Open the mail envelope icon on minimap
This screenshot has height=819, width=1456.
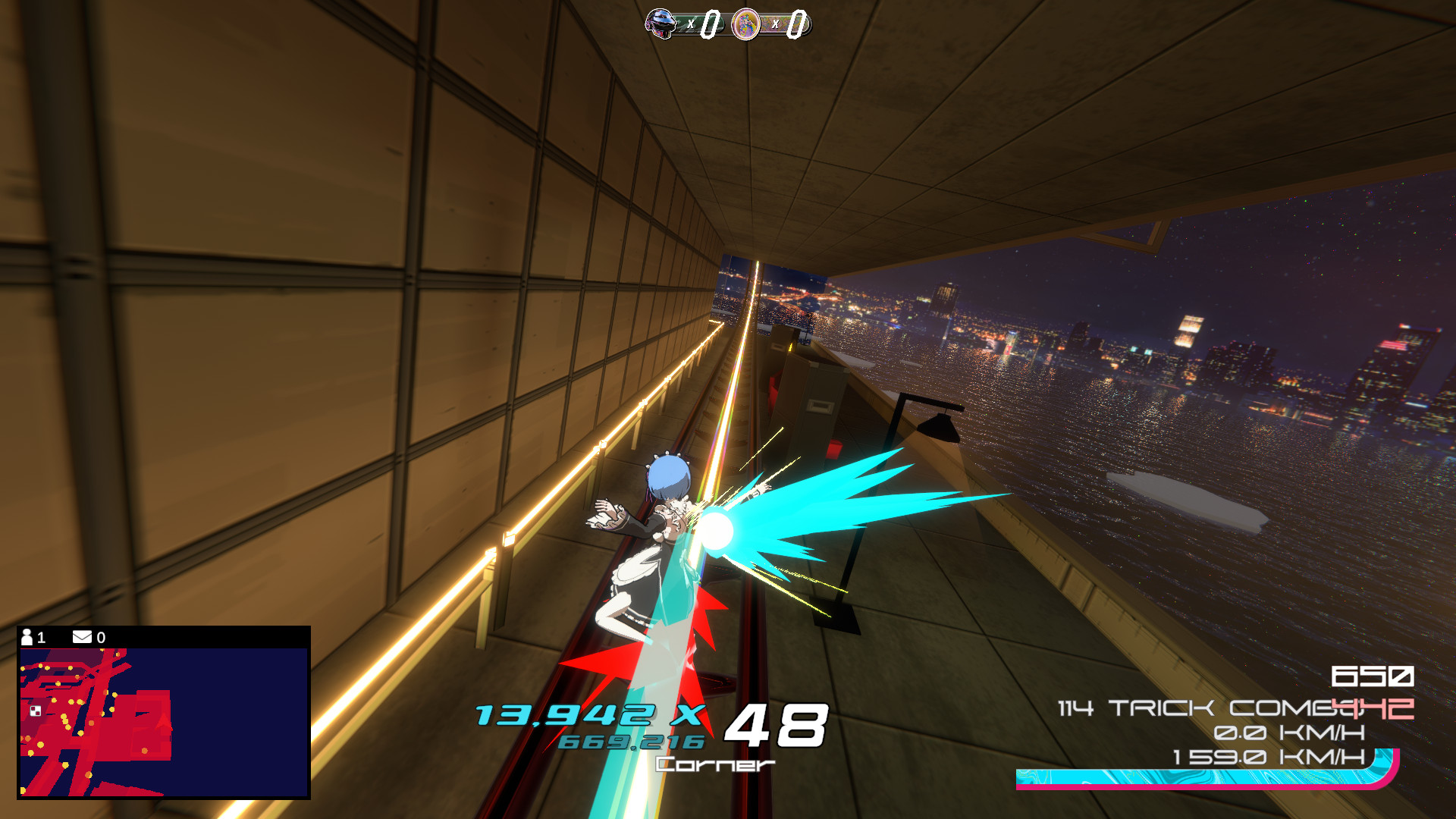tap(83, 636)
